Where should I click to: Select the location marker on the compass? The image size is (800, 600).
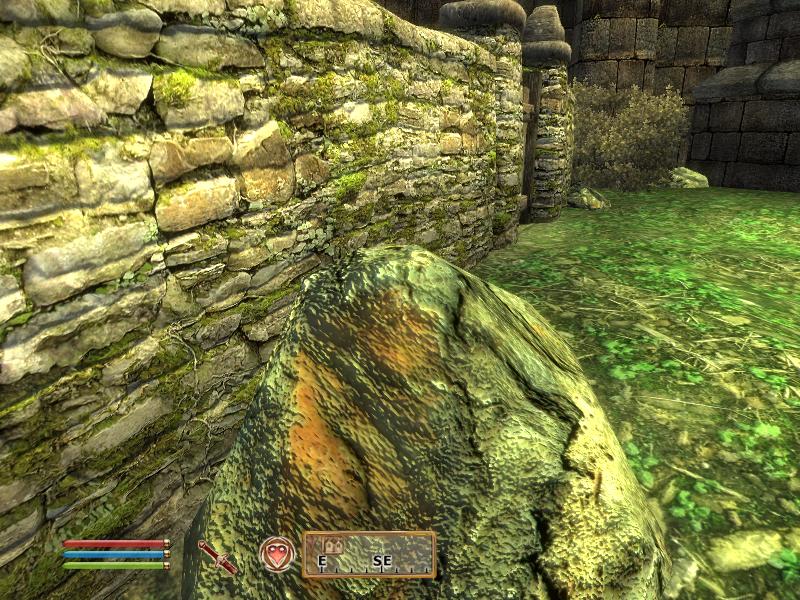(334, 547)
